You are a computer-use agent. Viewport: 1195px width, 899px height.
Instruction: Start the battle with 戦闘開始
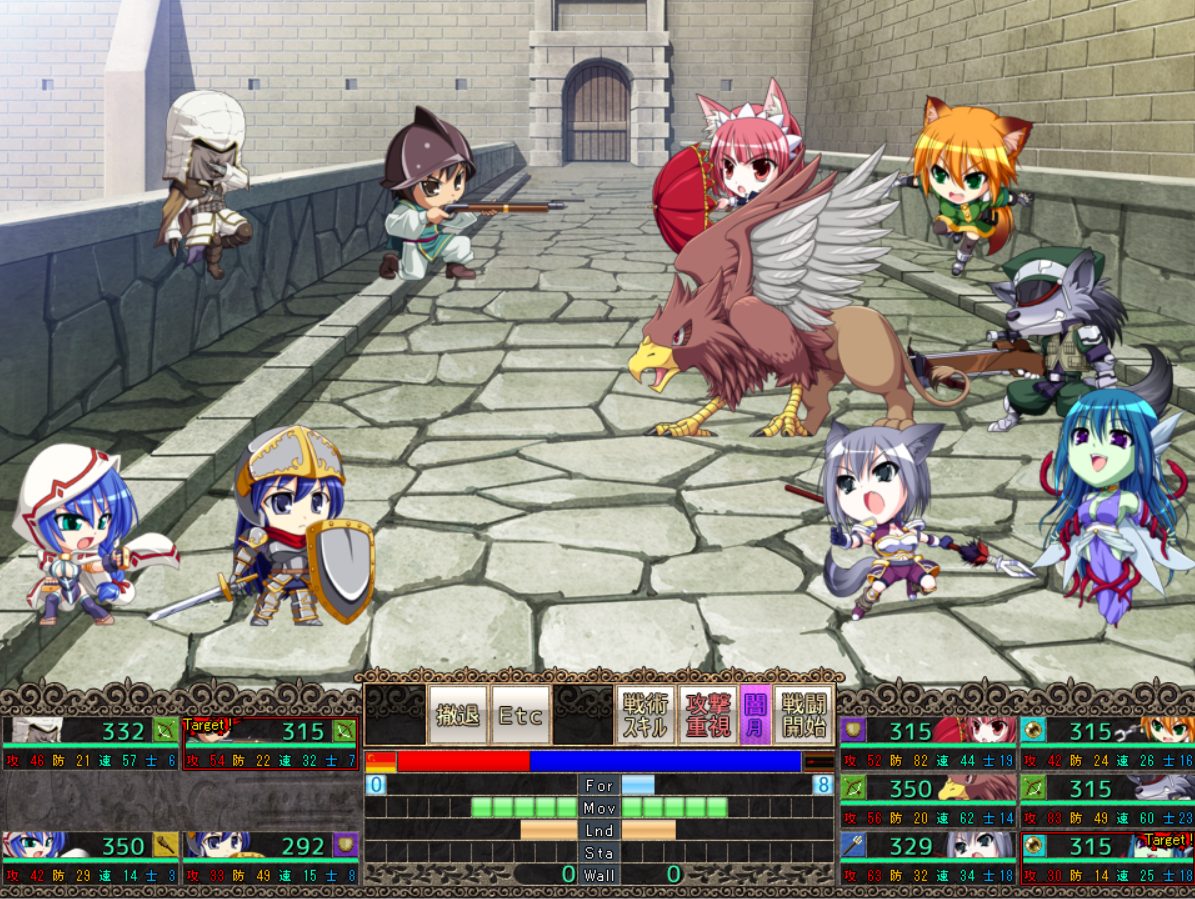pos(803,714)
